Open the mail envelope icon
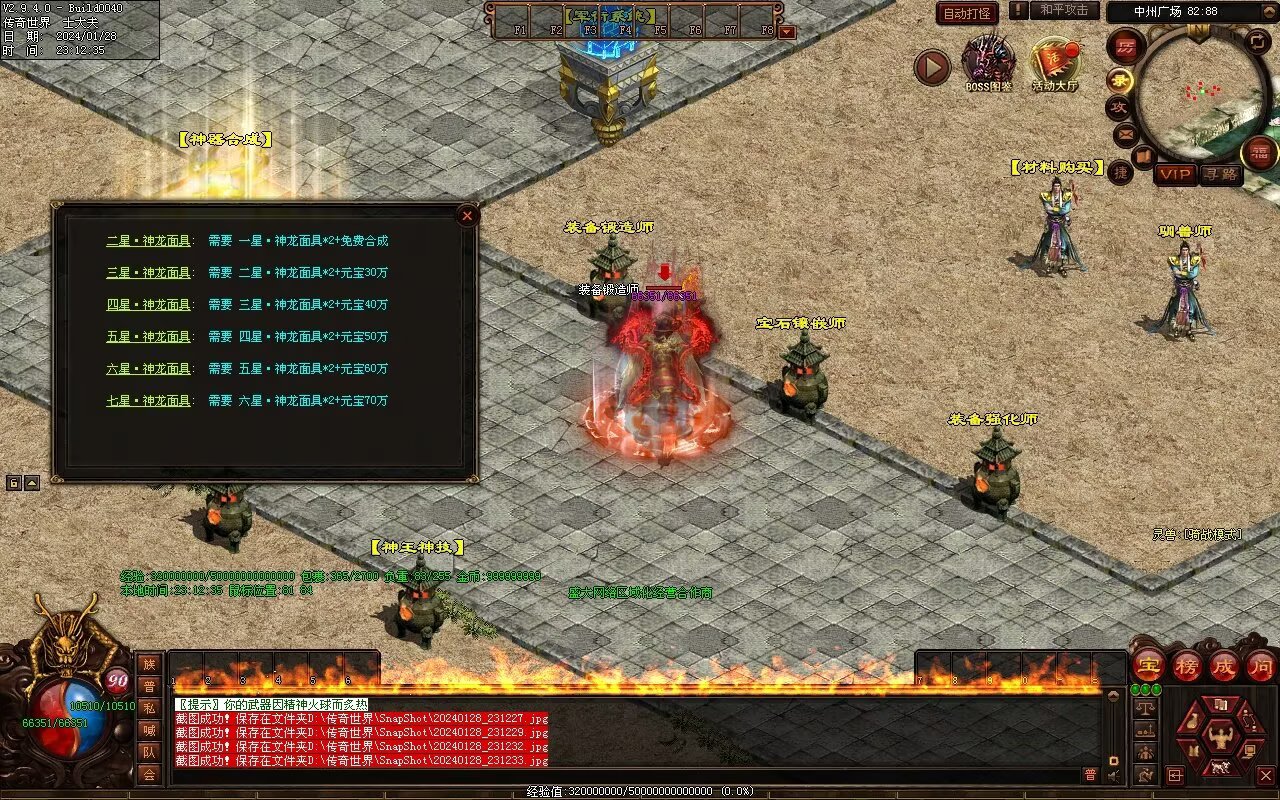 coord(1125,133)
